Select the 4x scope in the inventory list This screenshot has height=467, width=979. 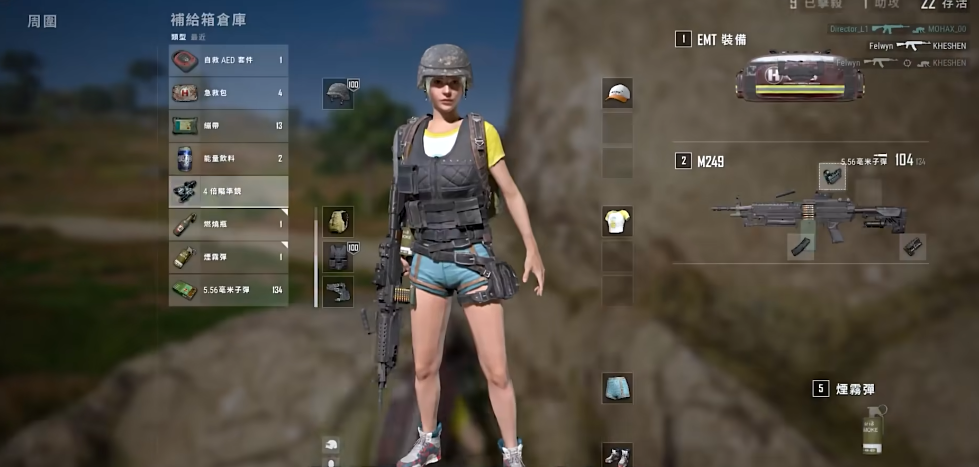coord(228,191)
